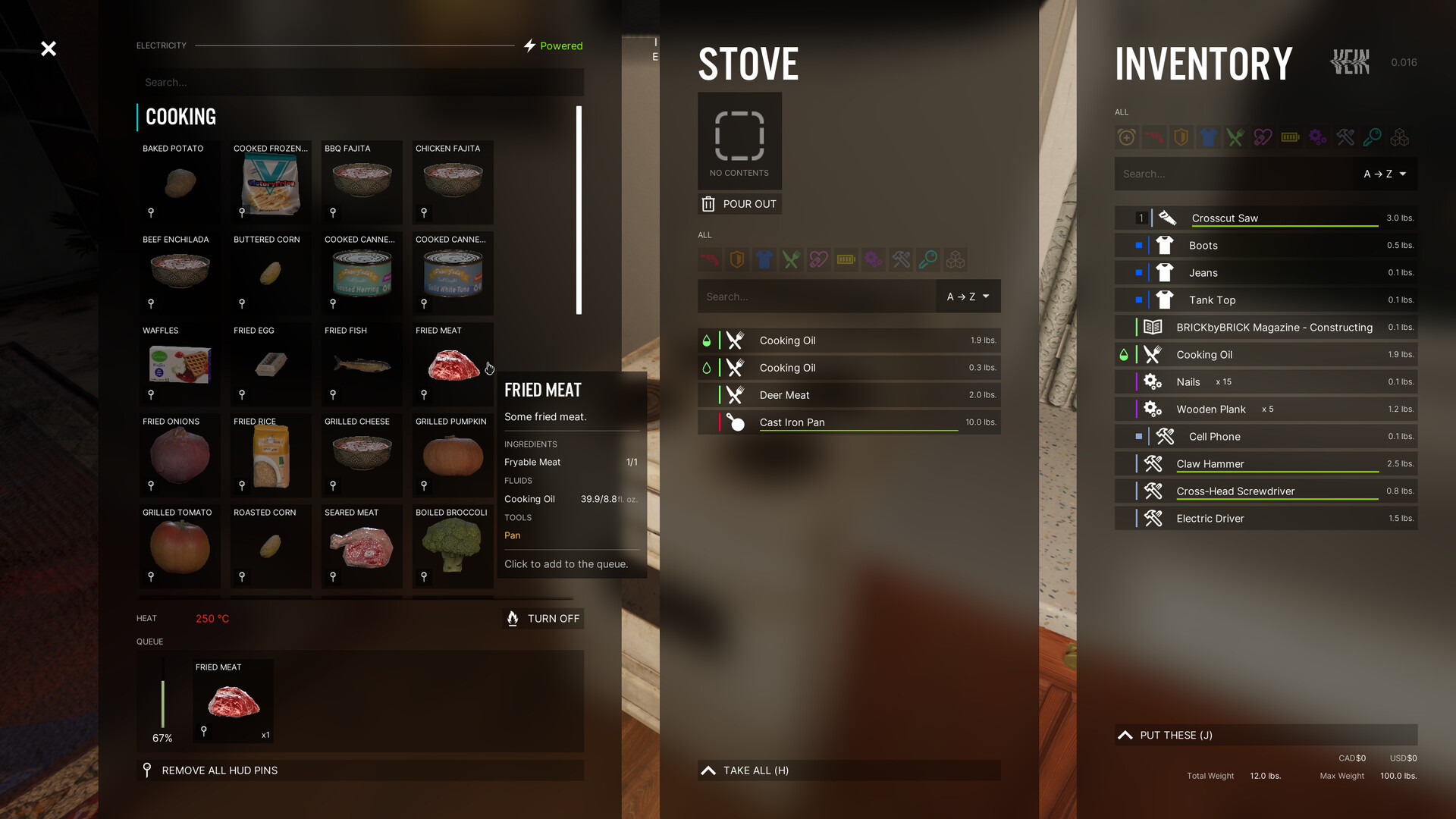Select the Cooking Oil entry in Stove contents

click(848, 340)
